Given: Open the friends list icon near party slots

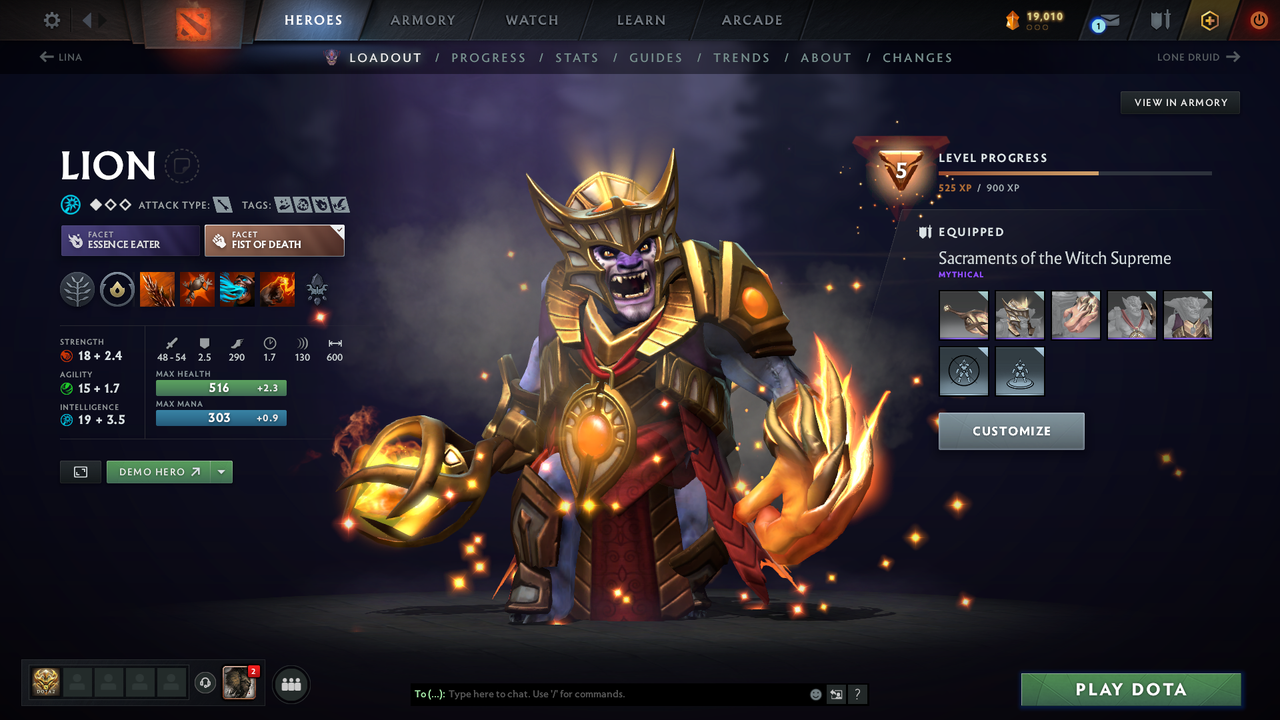Looking at the screenshot, I should [x=290, y=684].
